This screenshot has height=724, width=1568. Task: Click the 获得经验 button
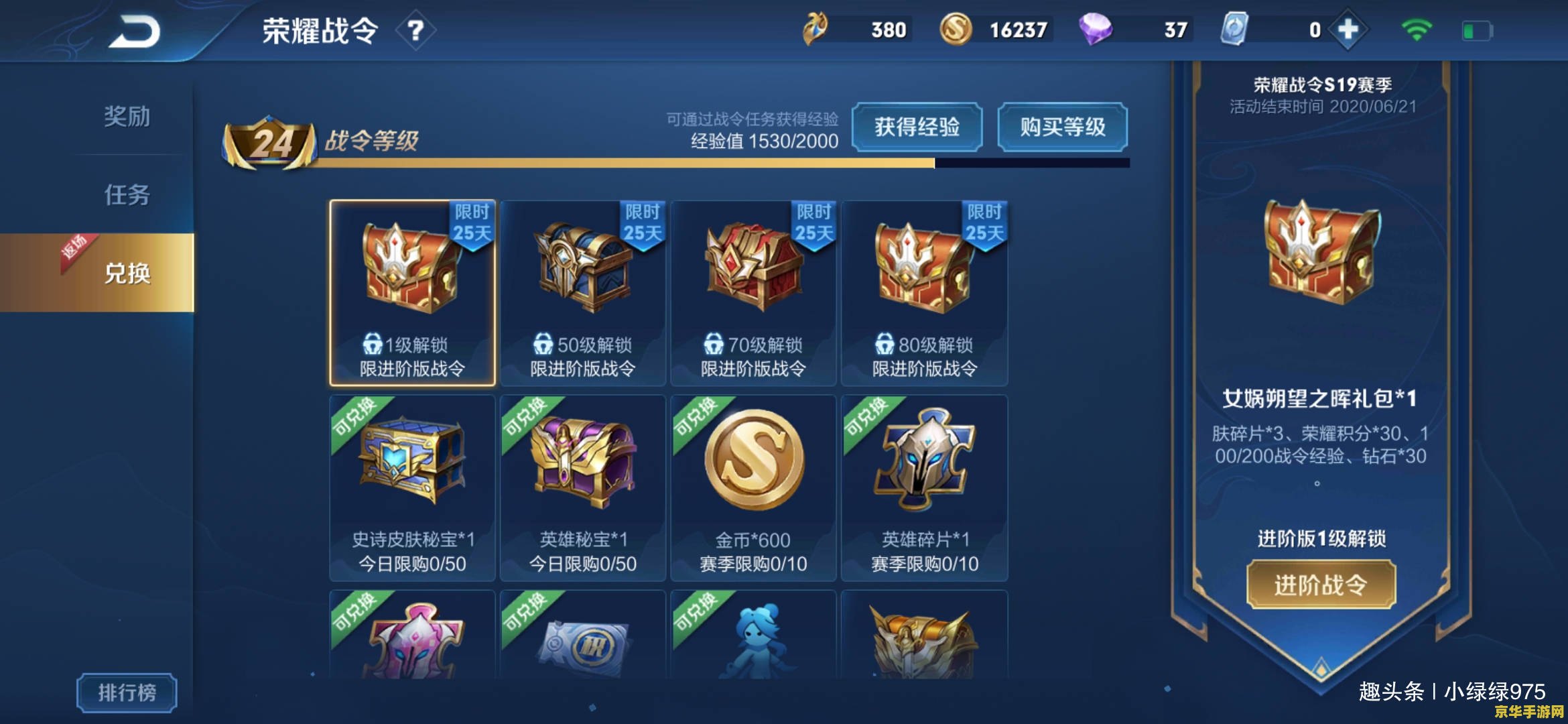click(917, 127)
